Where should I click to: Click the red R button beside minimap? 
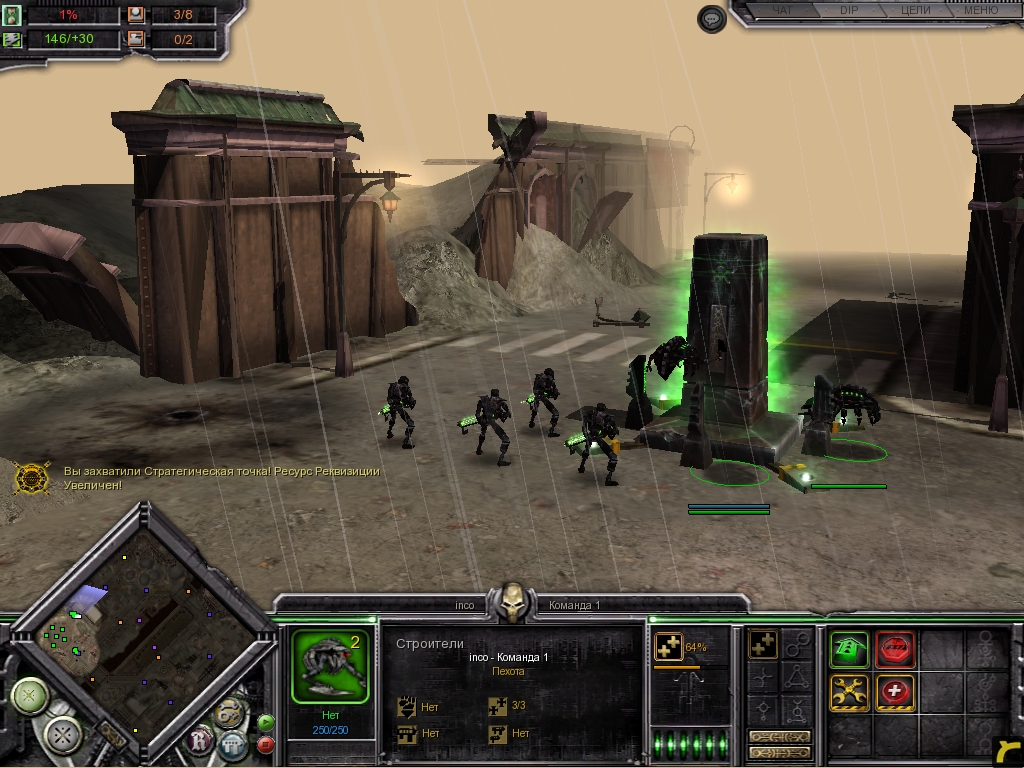click(200, 740)
